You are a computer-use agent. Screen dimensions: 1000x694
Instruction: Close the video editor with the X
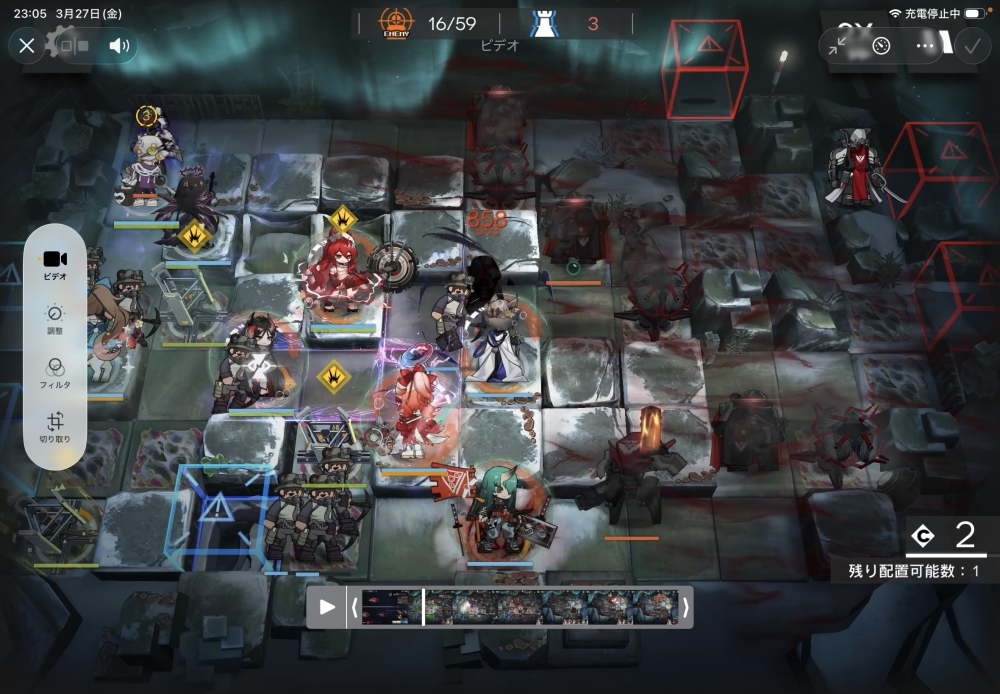coord(27,45)
